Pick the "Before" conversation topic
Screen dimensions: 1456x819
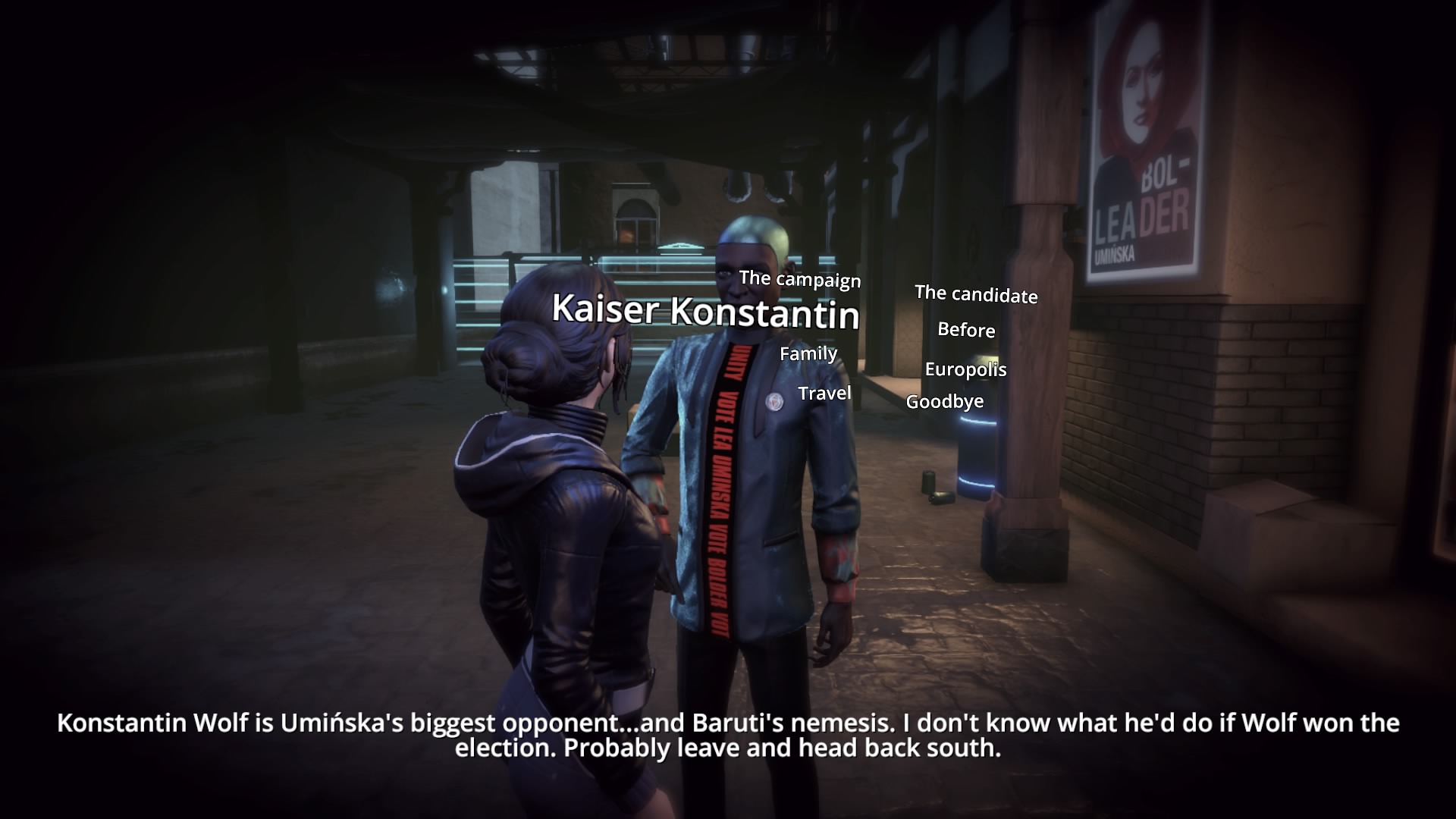966,330
